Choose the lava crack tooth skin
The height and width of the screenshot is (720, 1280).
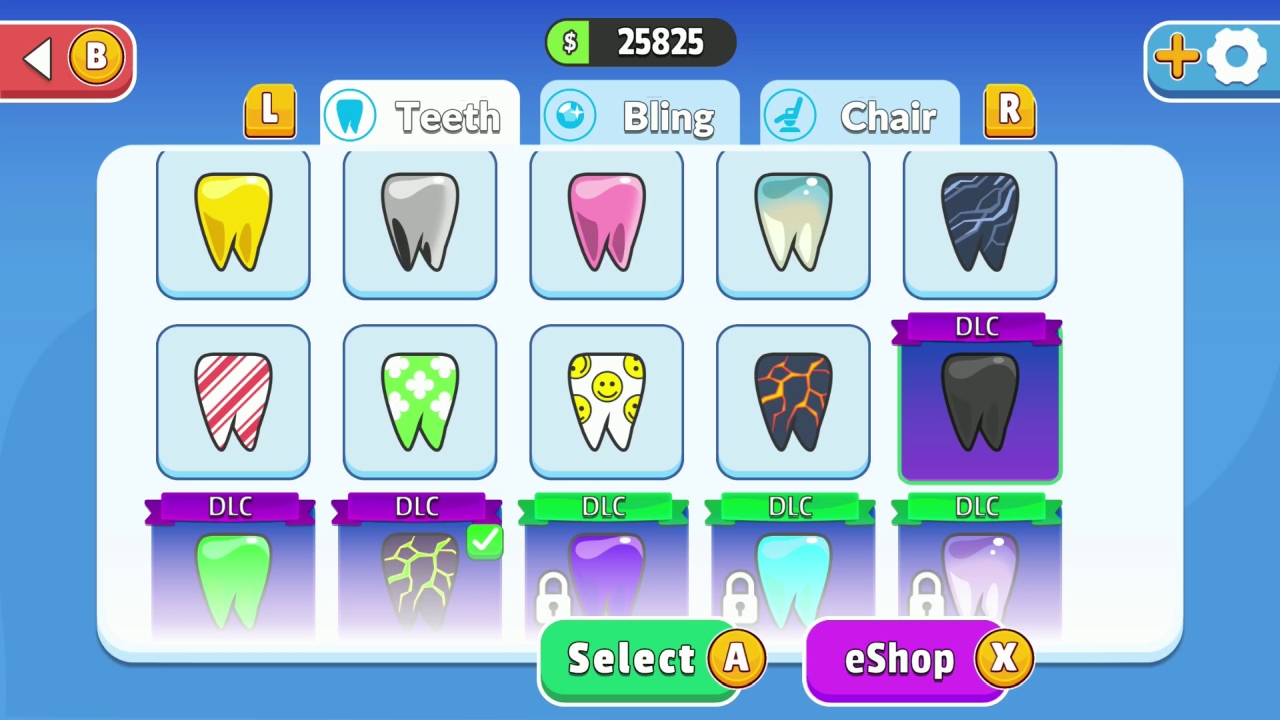tap(792, 399)
